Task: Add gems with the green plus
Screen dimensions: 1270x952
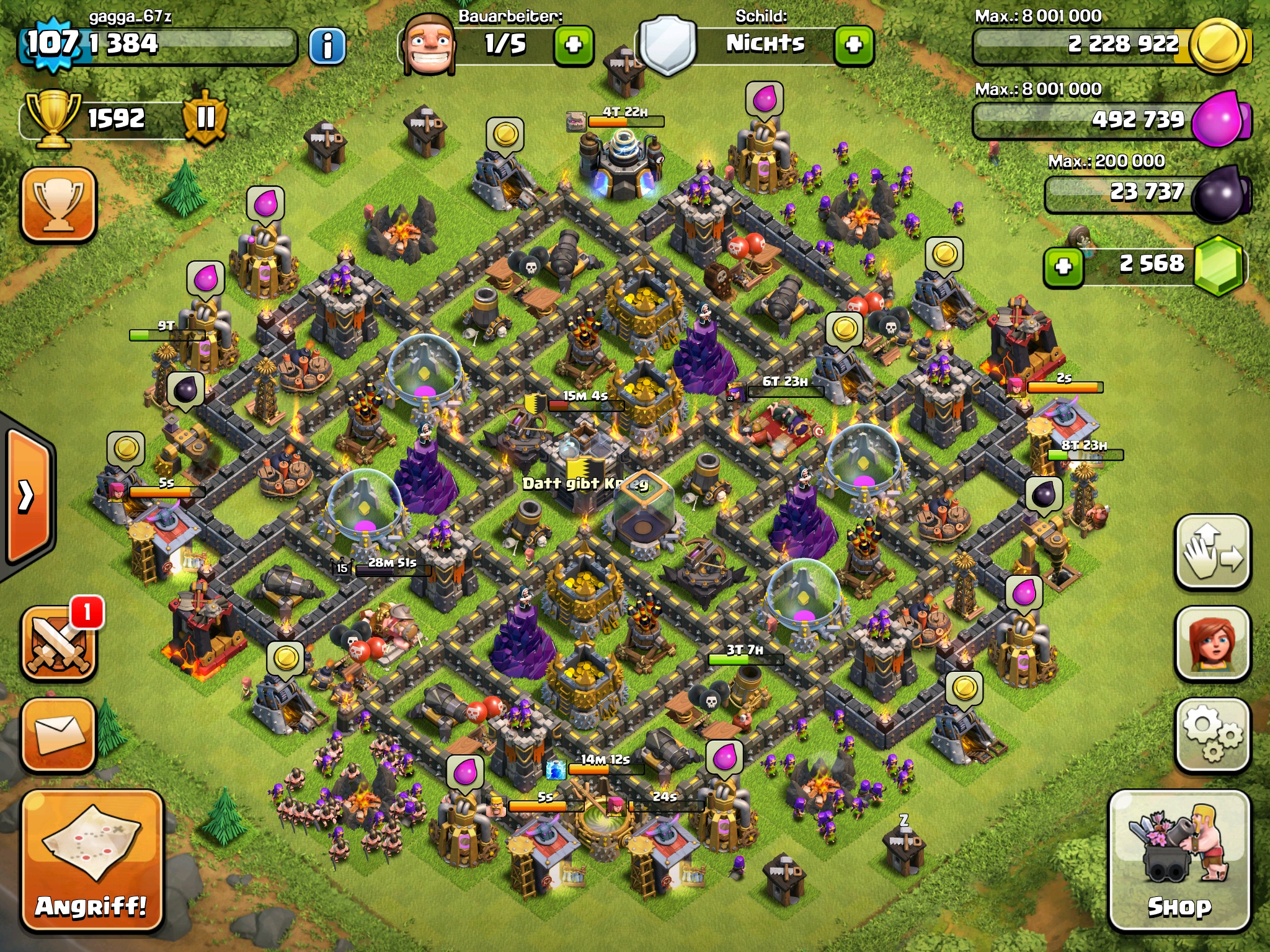Action: coord(1064,267)
